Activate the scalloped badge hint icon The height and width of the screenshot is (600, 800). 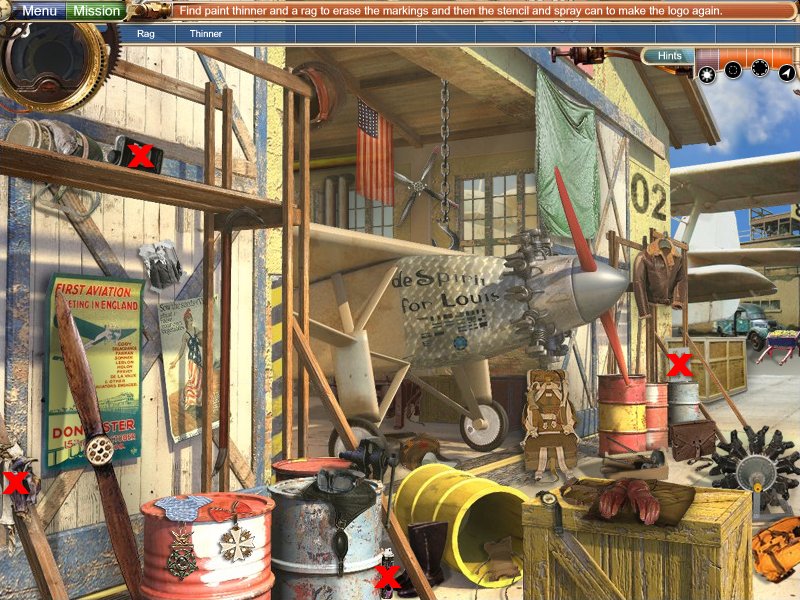pyautogui.click(x=760, y=68)
